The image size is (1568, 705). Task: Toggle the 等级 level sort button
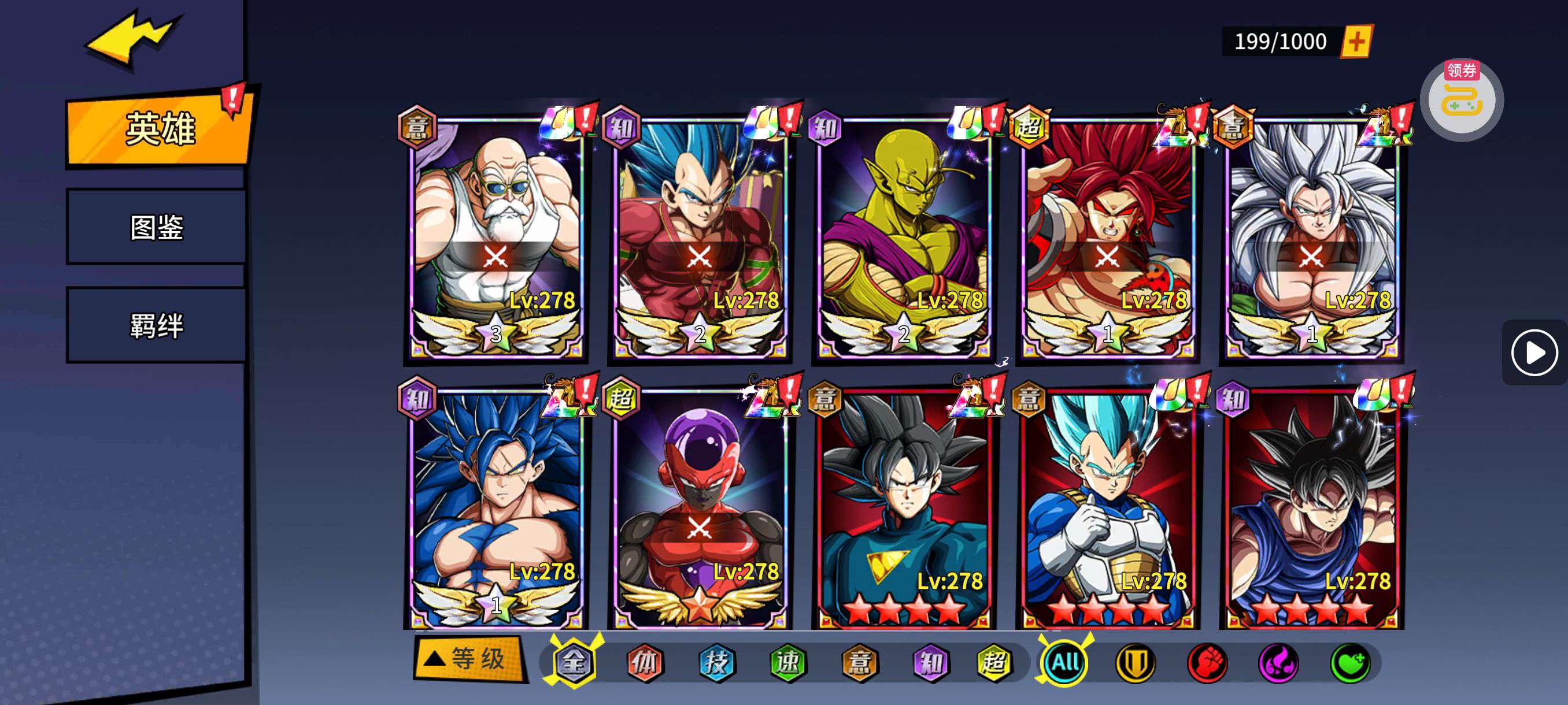click(x=468, y=658)
